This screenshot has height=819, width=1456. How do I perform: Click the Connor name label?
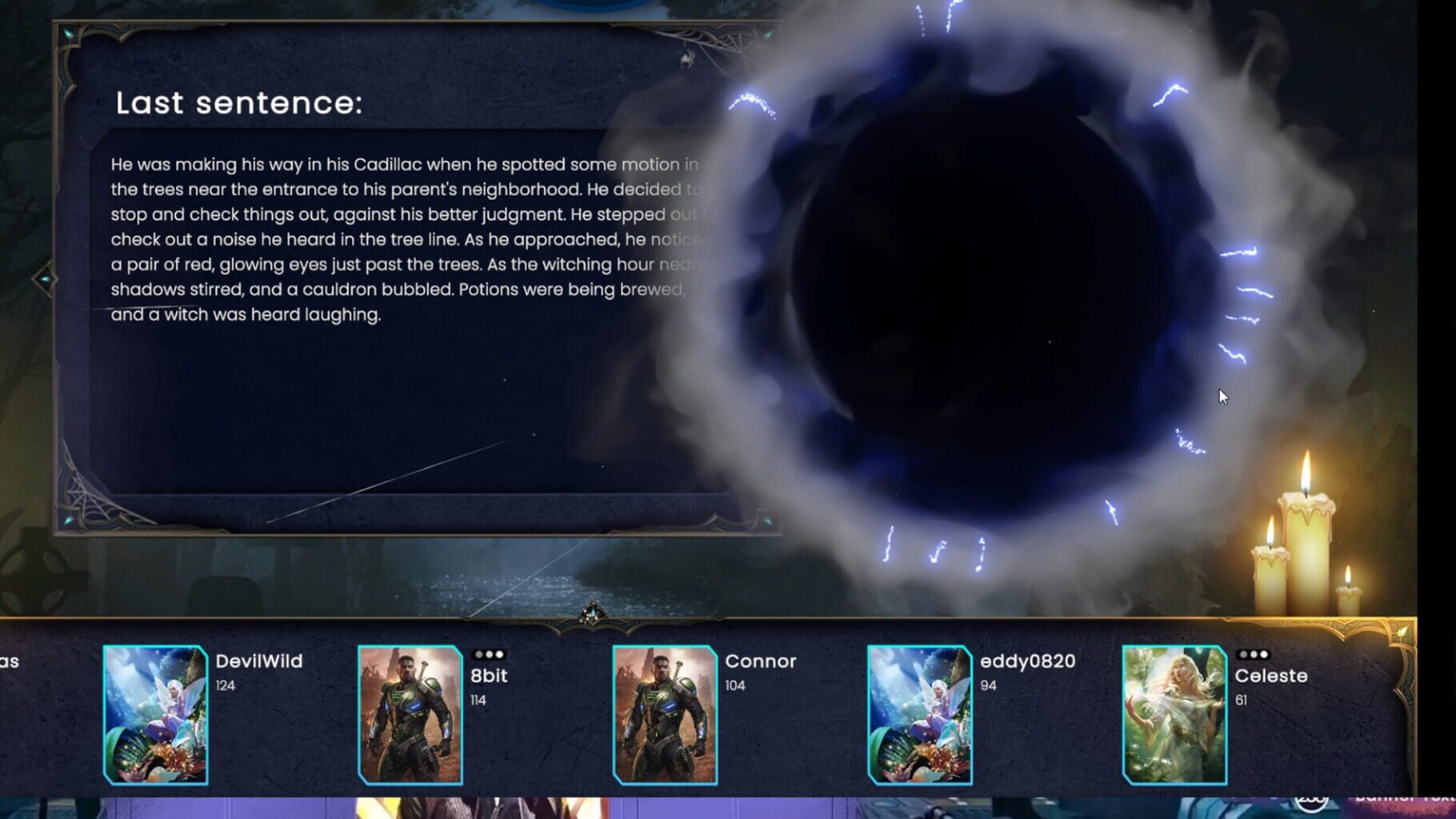[760, 661]
